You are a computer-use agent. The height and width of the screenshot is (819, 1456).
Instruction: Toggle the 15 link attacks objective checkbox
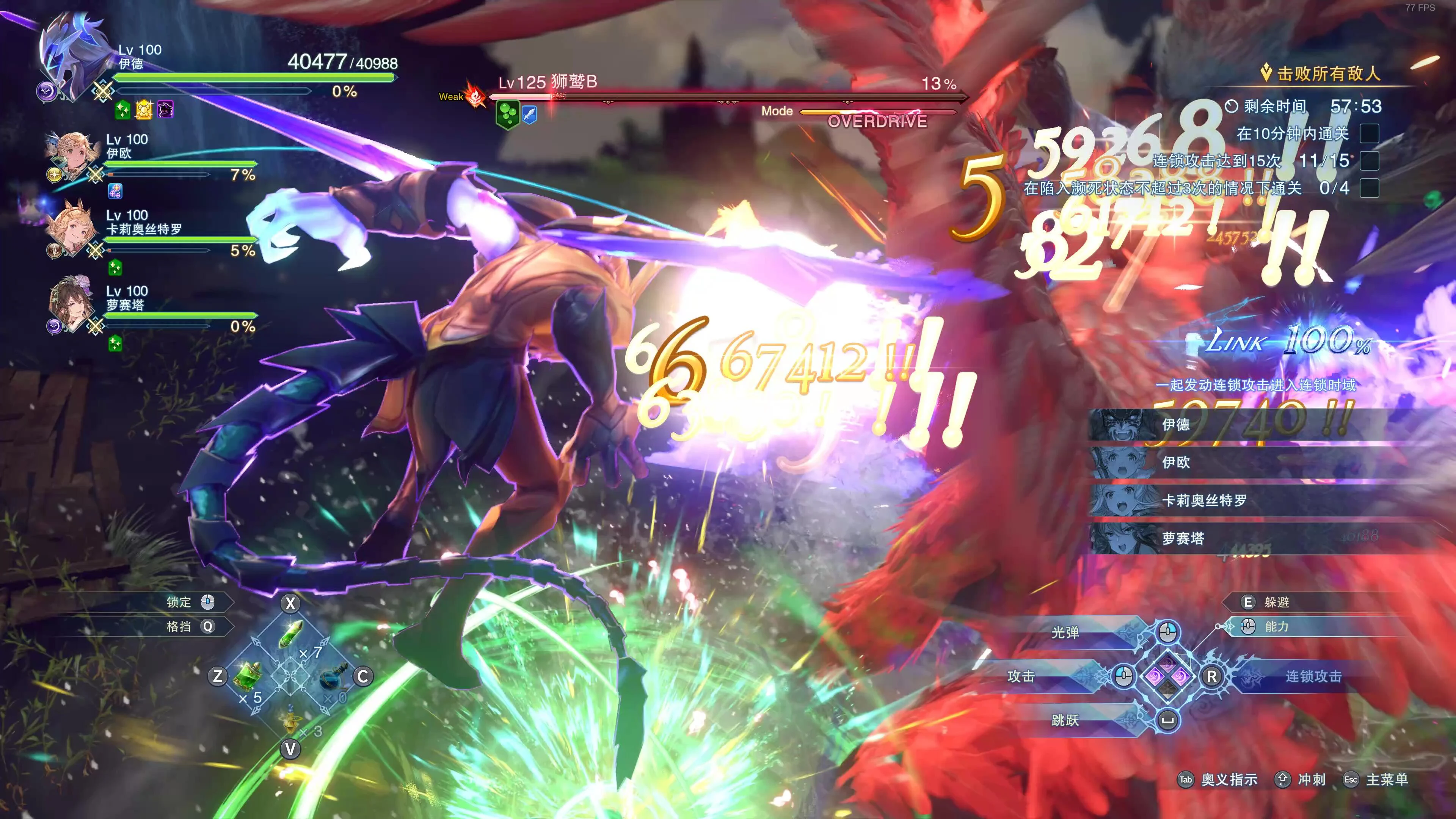tap(1369, 161)
